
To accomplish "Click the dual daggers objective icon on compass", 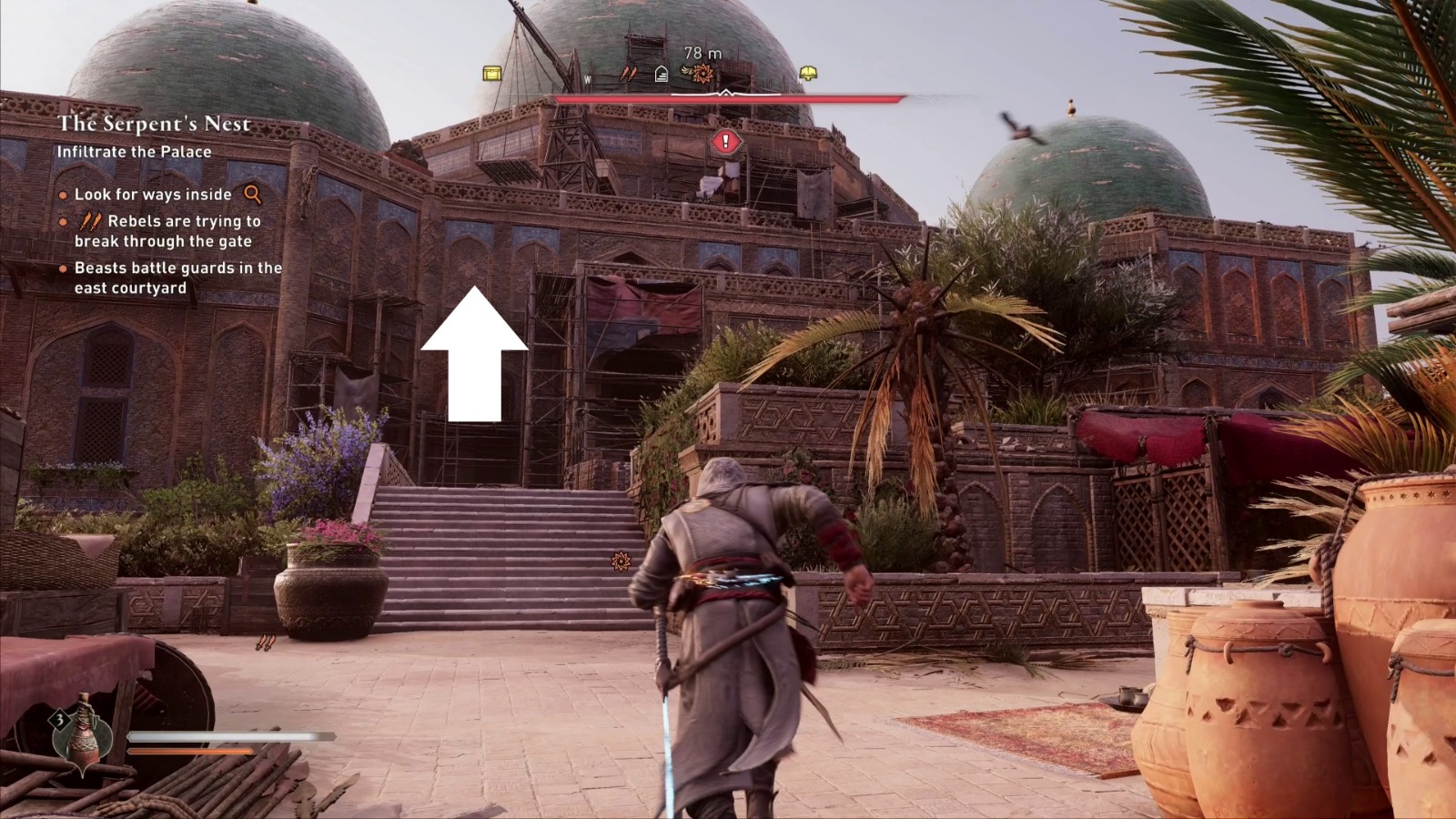I will tap(628, 75).
